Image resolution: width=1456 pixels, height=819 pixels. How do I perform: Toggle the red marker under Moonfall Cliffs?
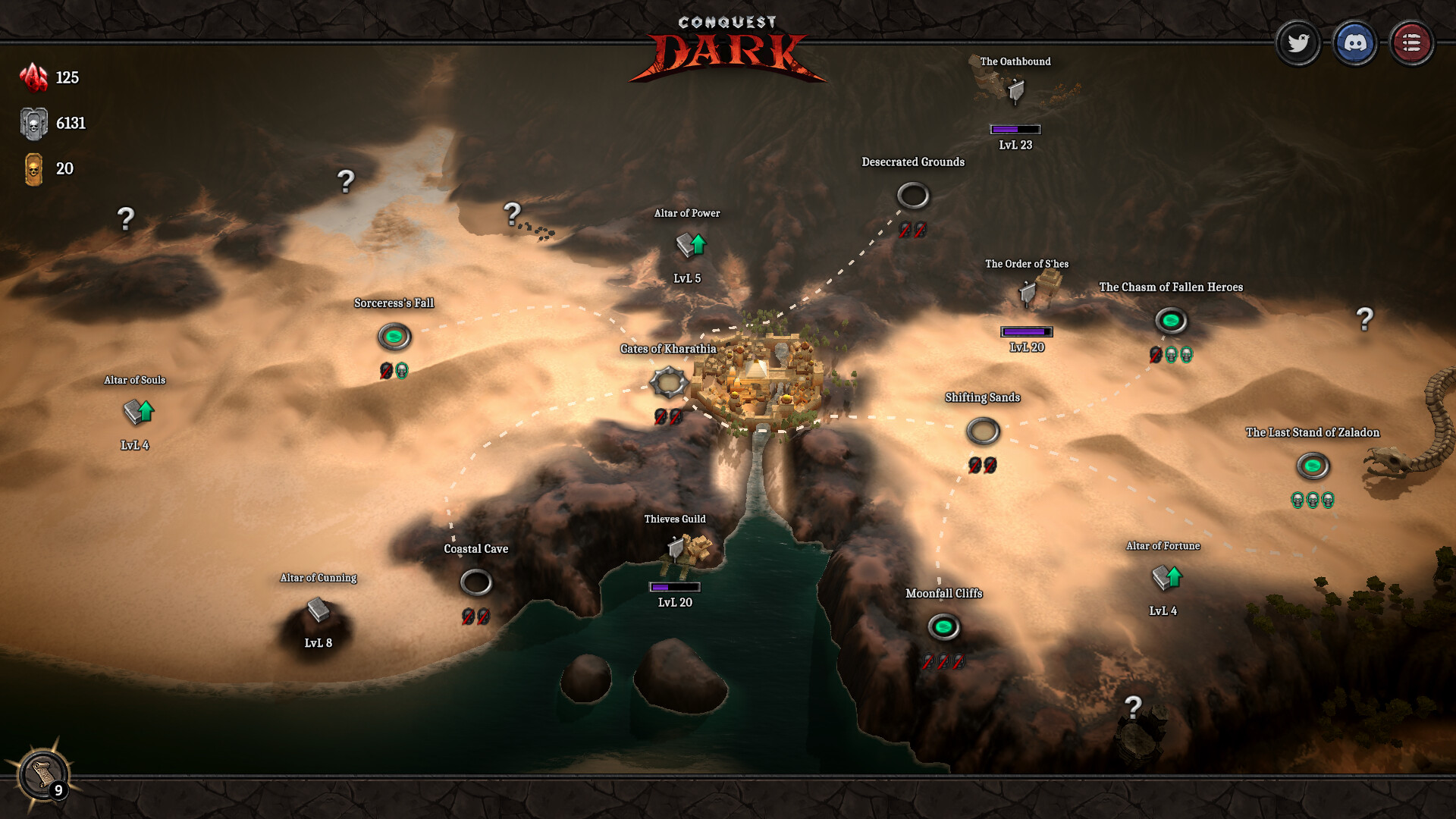tap(943, 663)
